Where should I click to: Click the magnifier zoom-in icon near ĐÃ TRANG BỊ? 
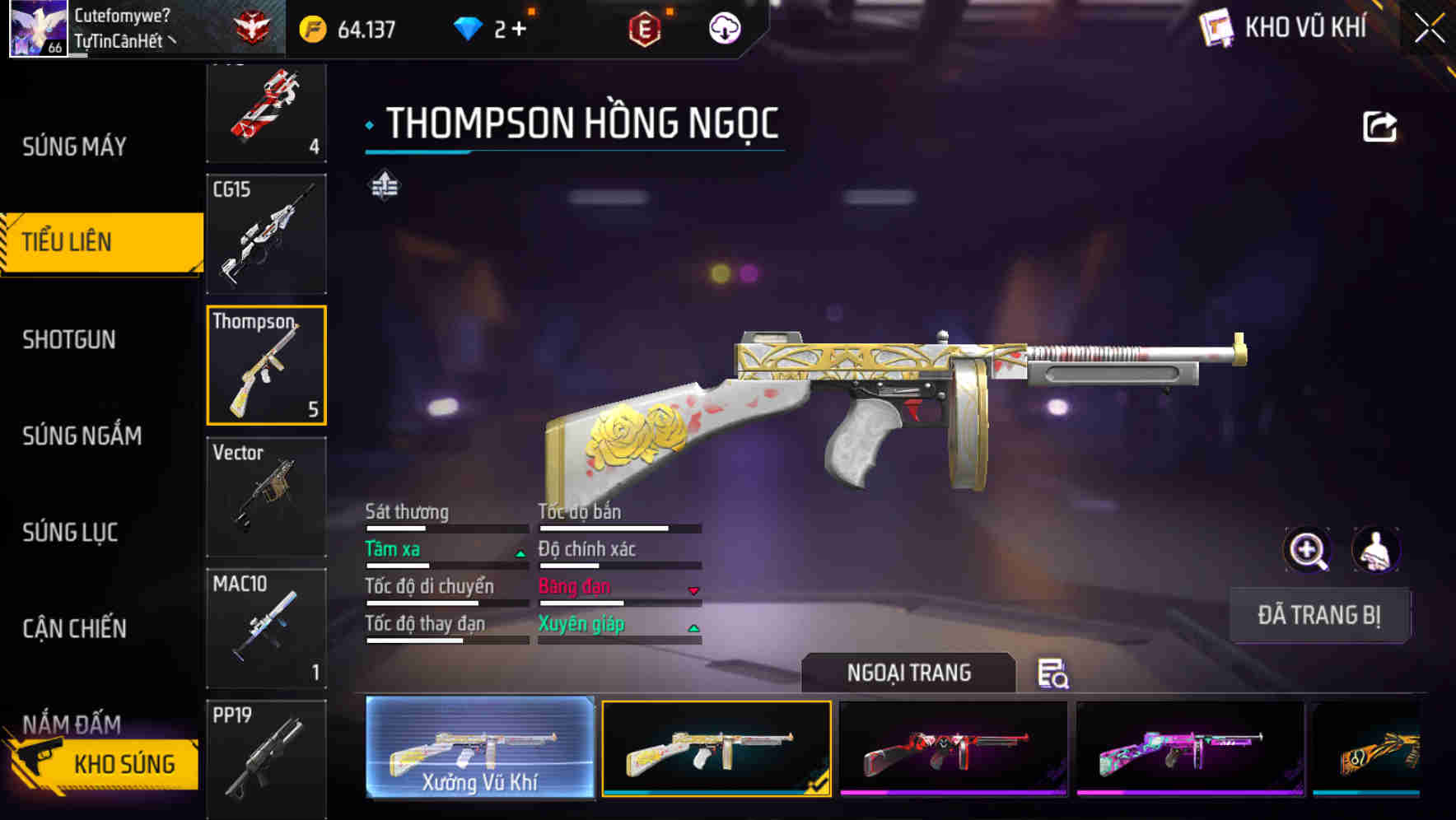point(1305,549)
